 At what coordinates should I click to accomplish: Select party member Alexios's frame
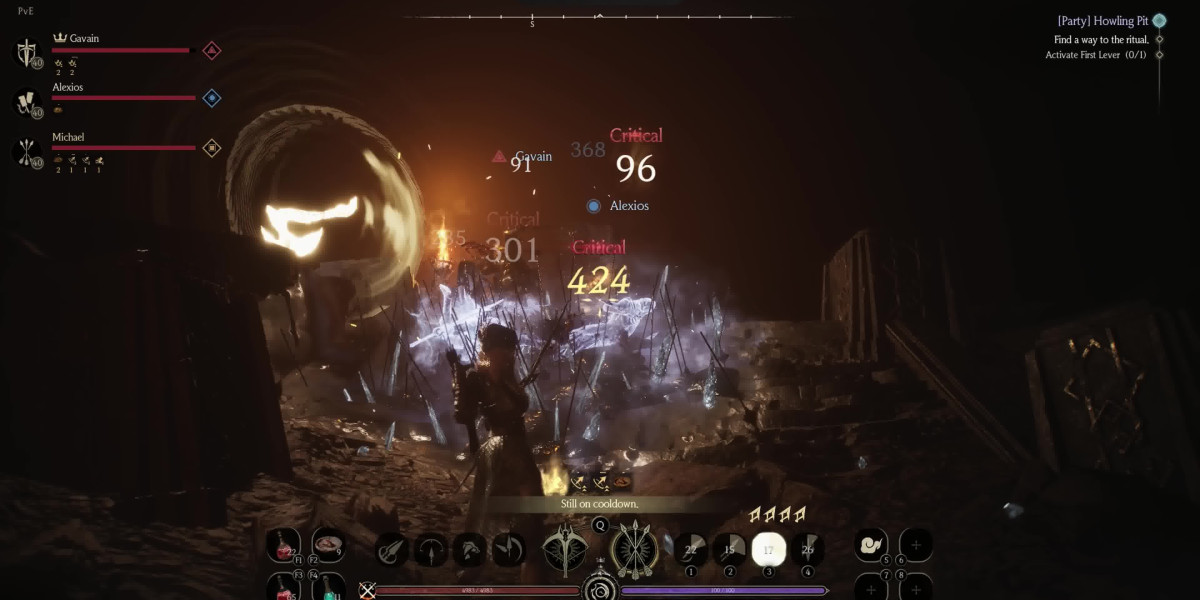coord(110,97)
